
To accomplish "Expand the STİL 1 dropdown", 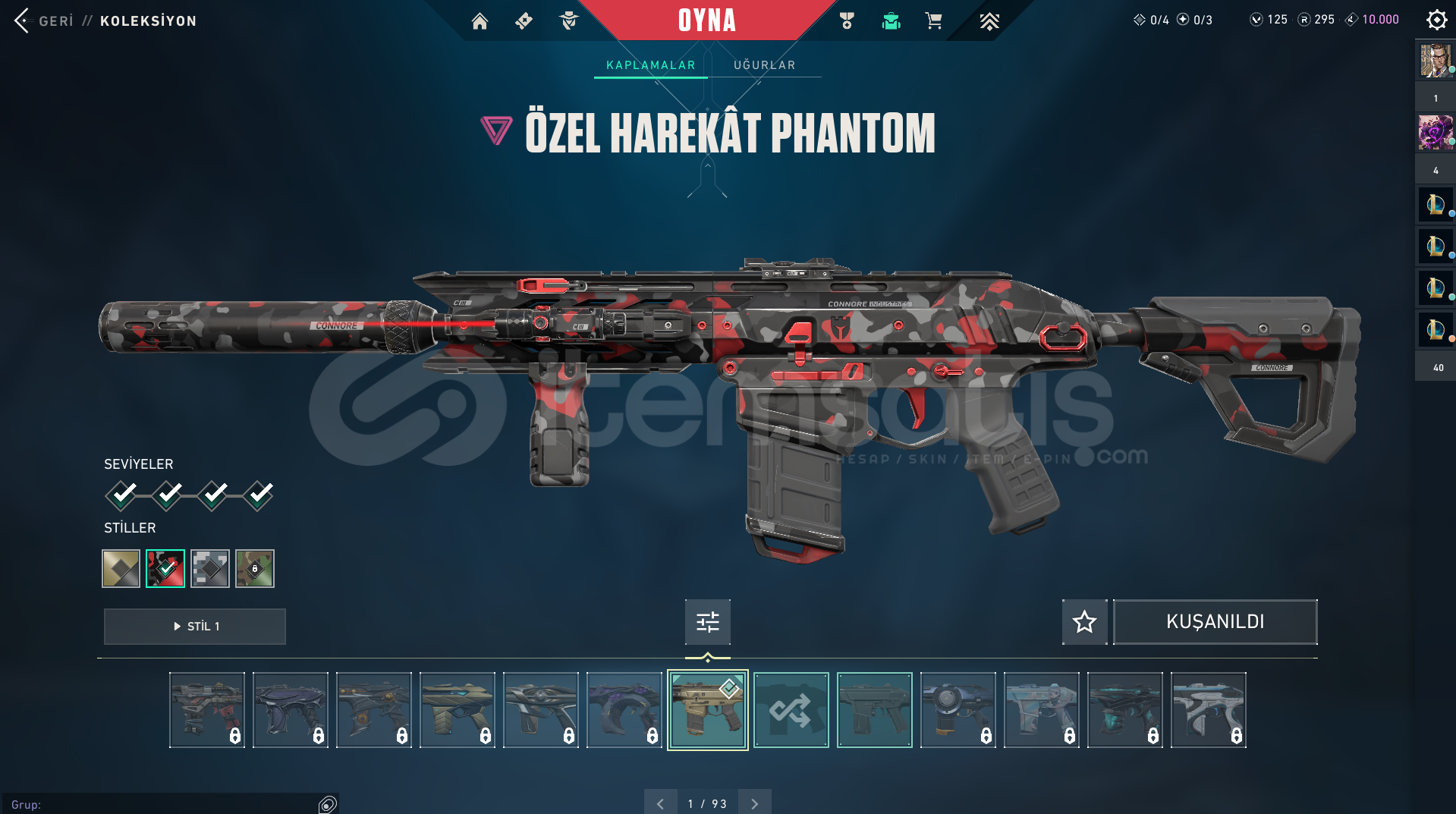I will [194, 626].
